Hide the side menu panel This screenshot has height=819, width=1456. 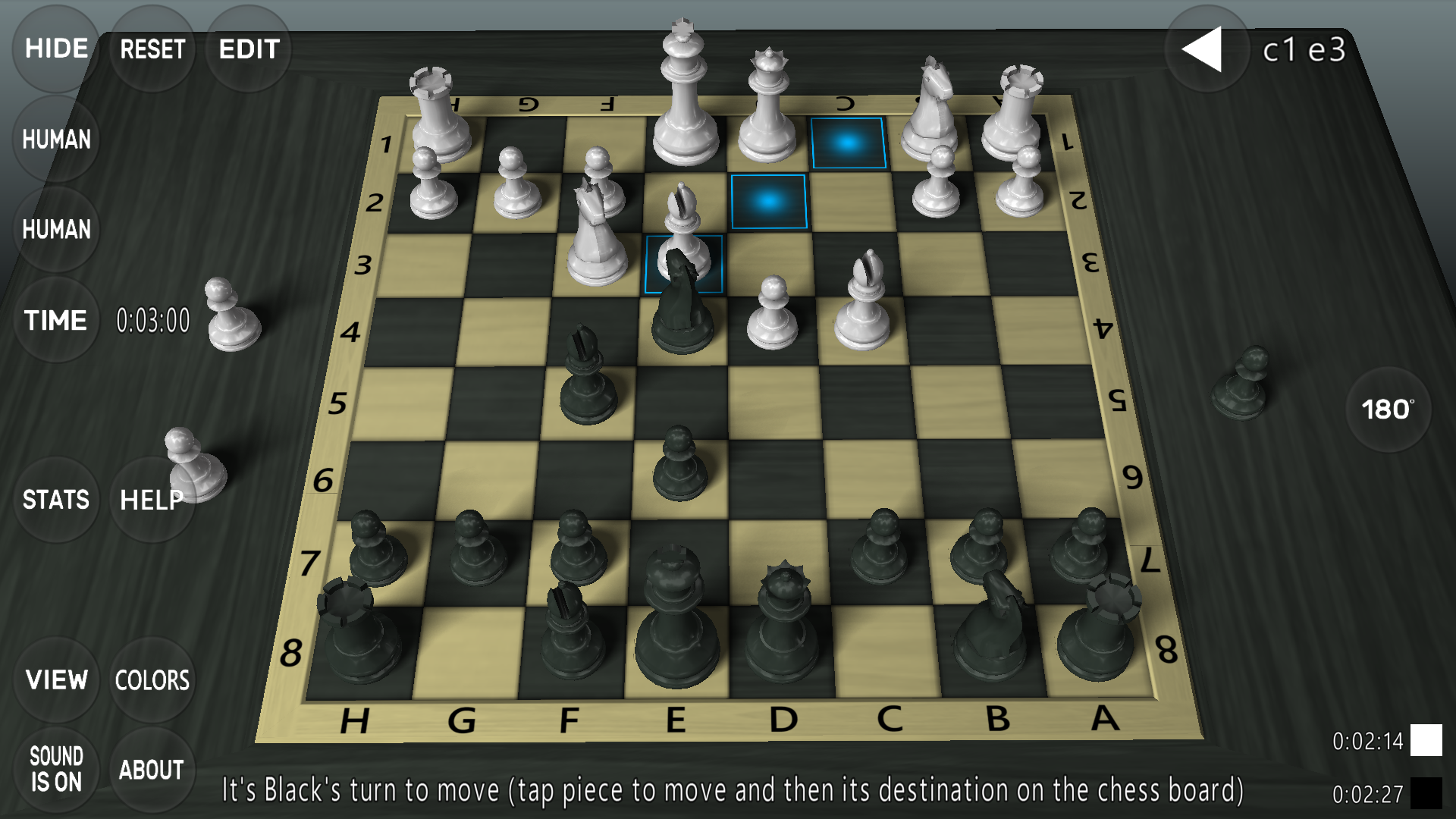click(55, 49)
